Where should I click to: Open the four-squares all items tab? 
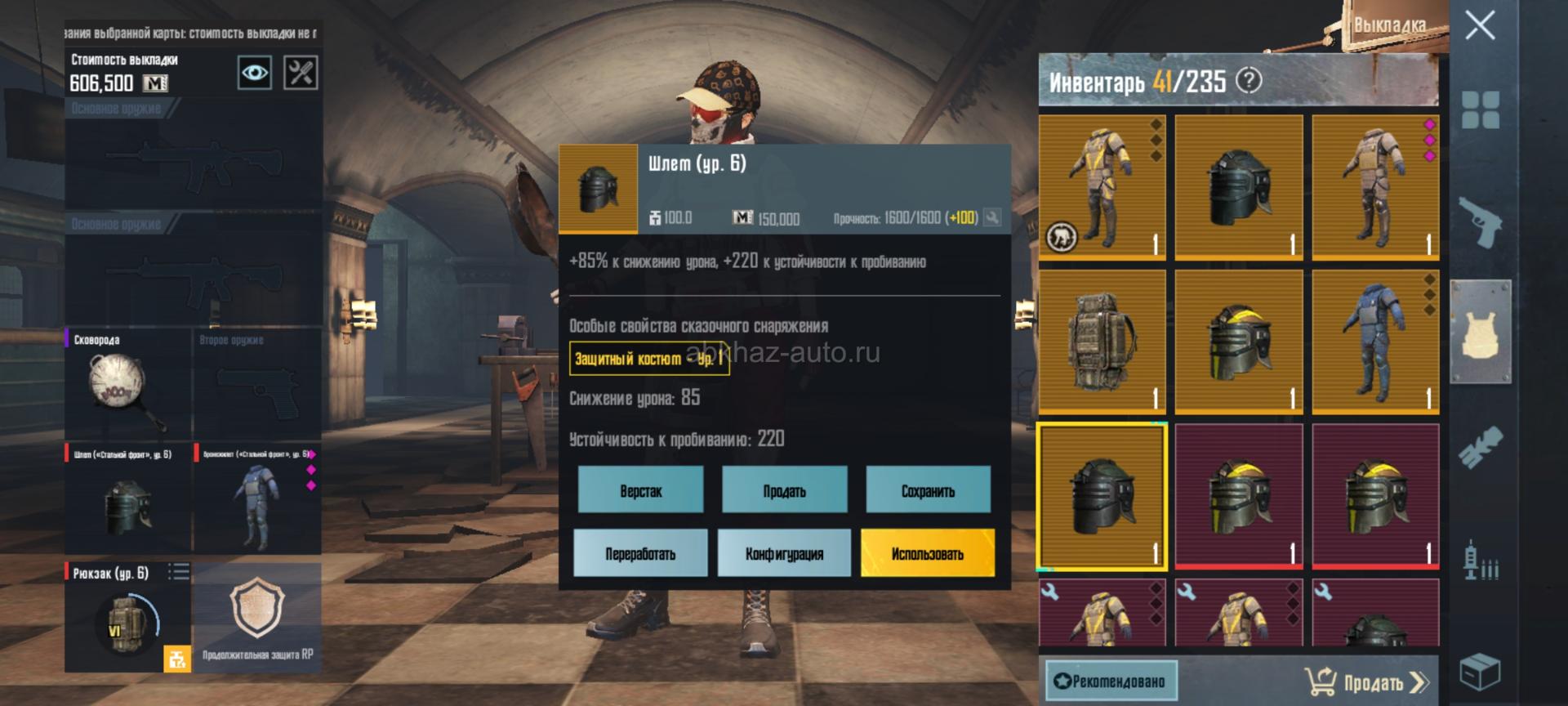[1480, 110]
